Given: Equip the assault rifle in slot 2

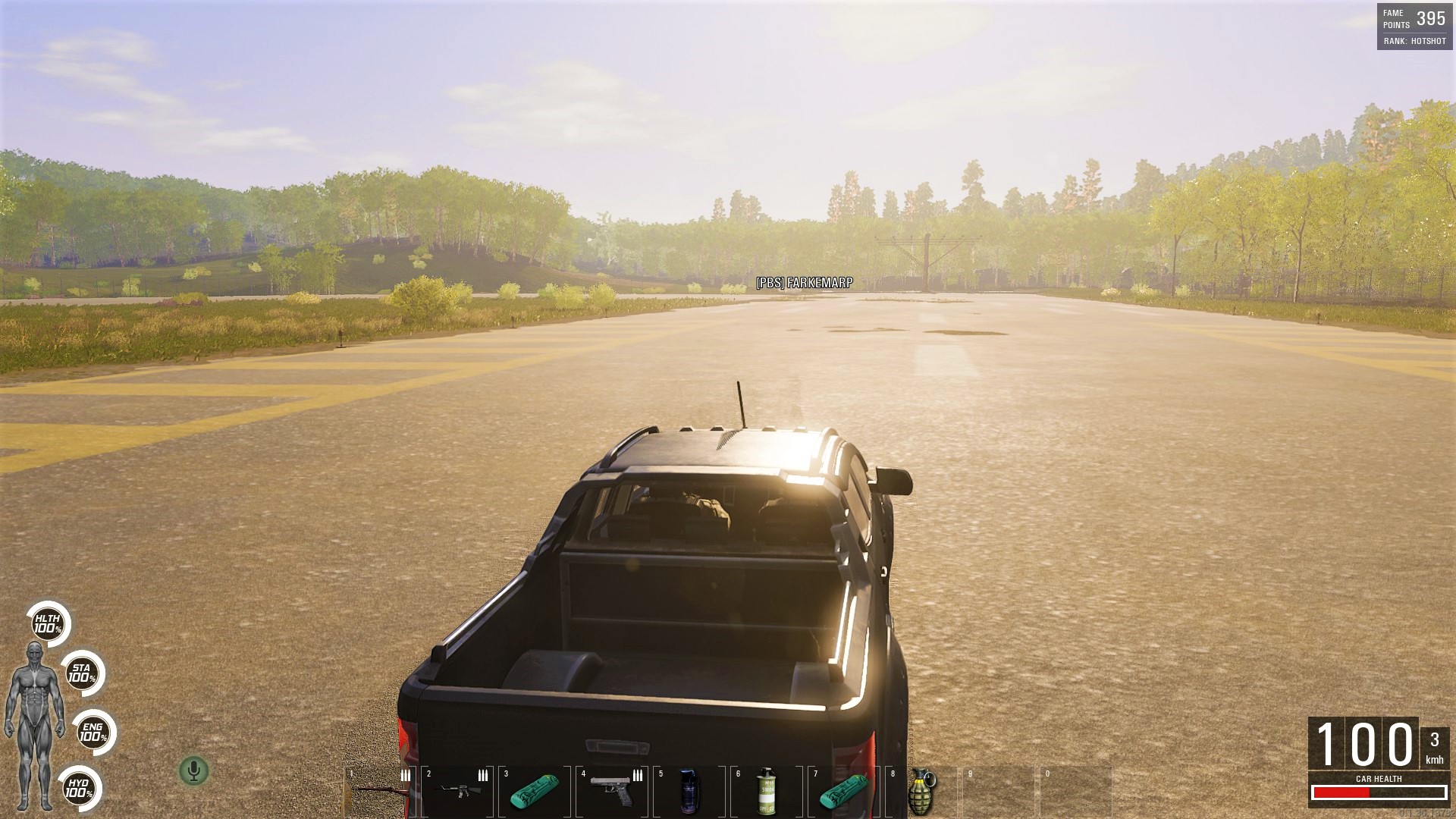Looking at the screenshot, I should coord(457,790).
